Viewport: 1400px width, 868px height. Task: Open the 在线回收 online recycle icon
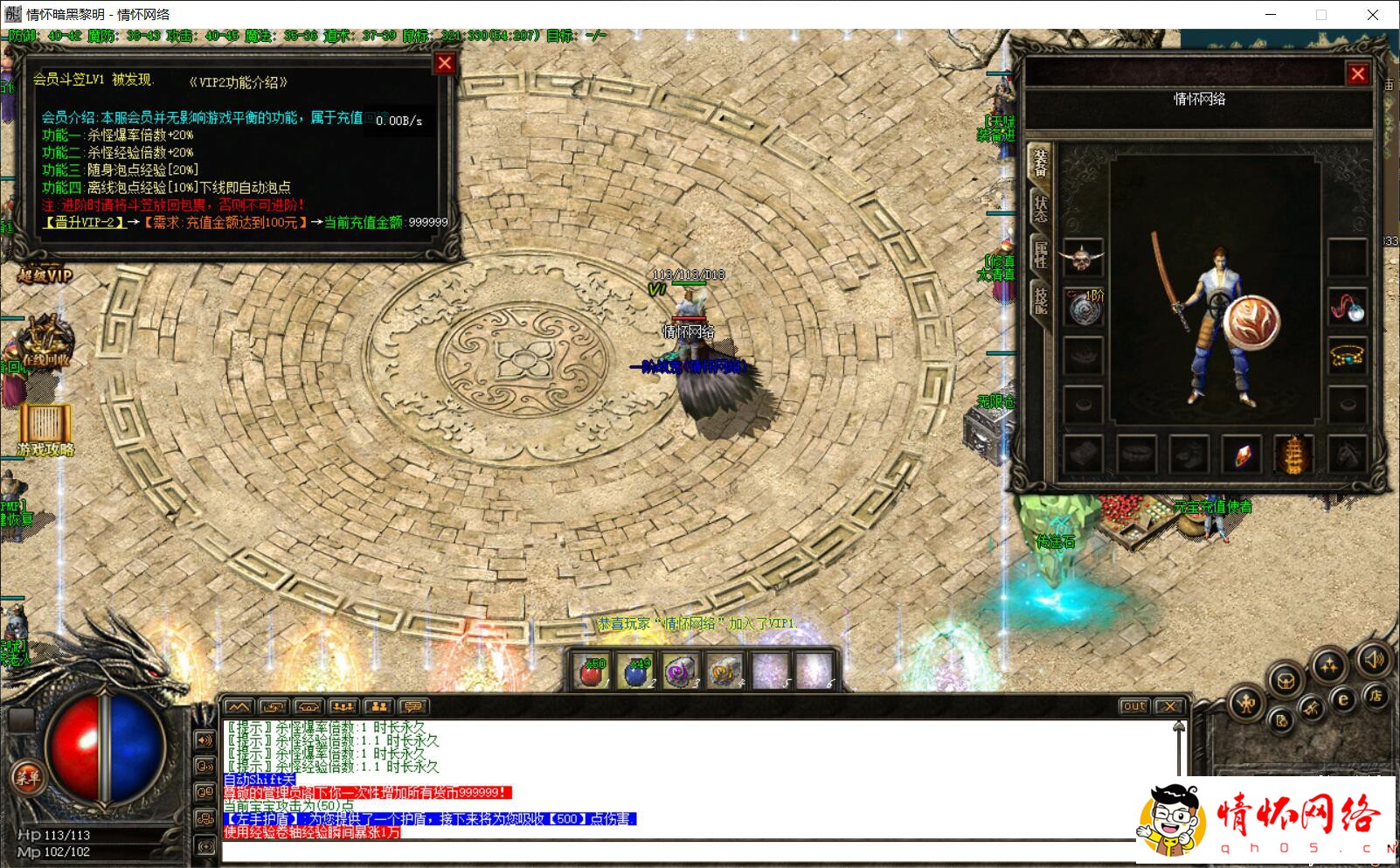pos(45,343)
